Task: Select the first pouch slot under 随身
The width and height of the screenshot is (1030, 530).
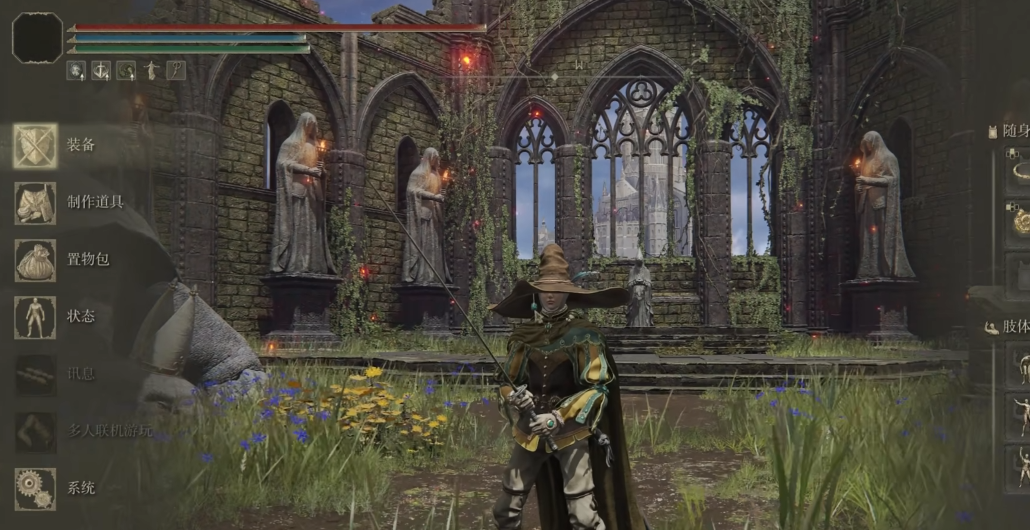Action: tap(1019, 167)
